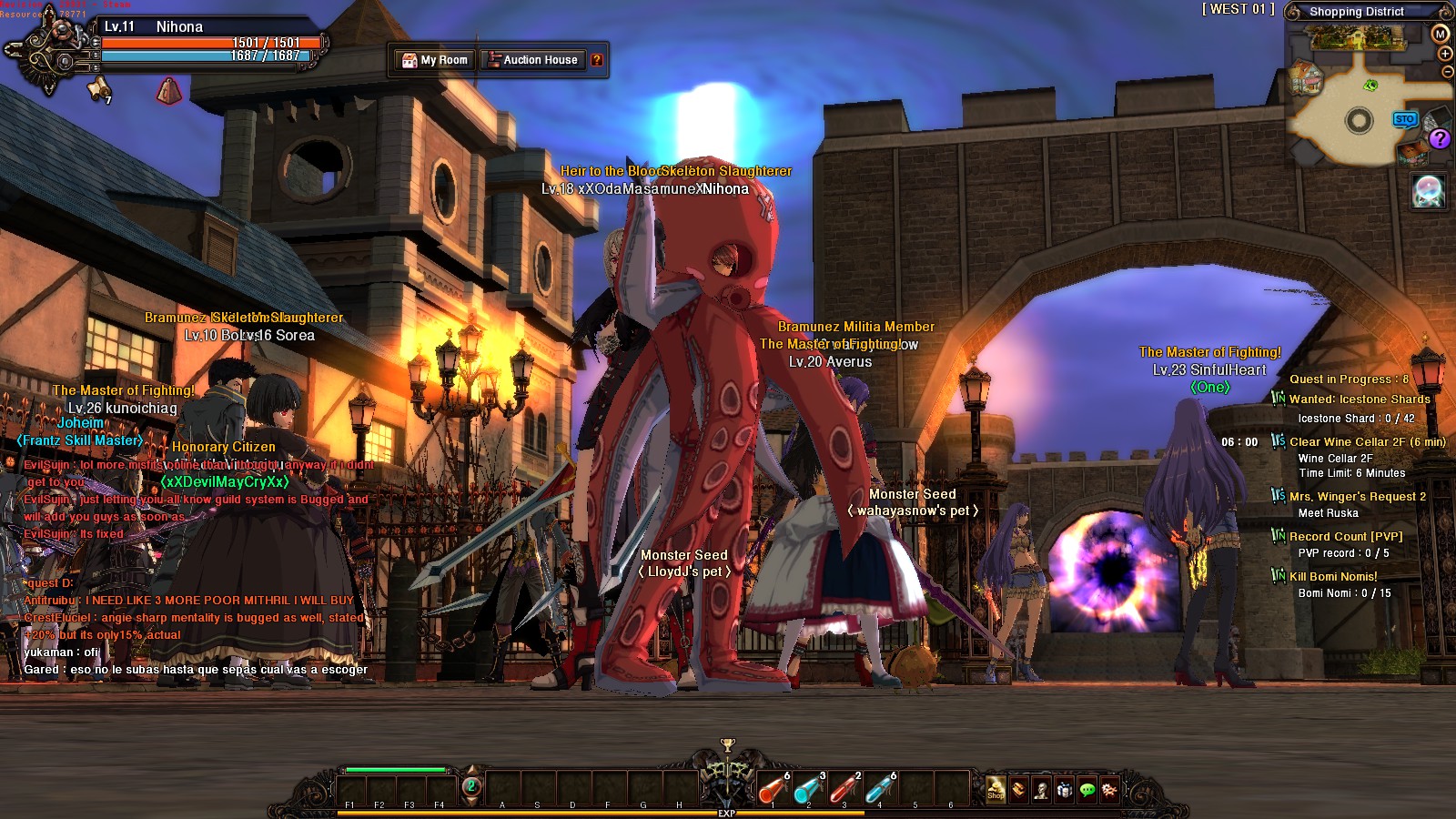The height and width of the screenshot is (819, 1456).
Task: Click the crystal ball icon below the minimap
Action: [1428, 191]
